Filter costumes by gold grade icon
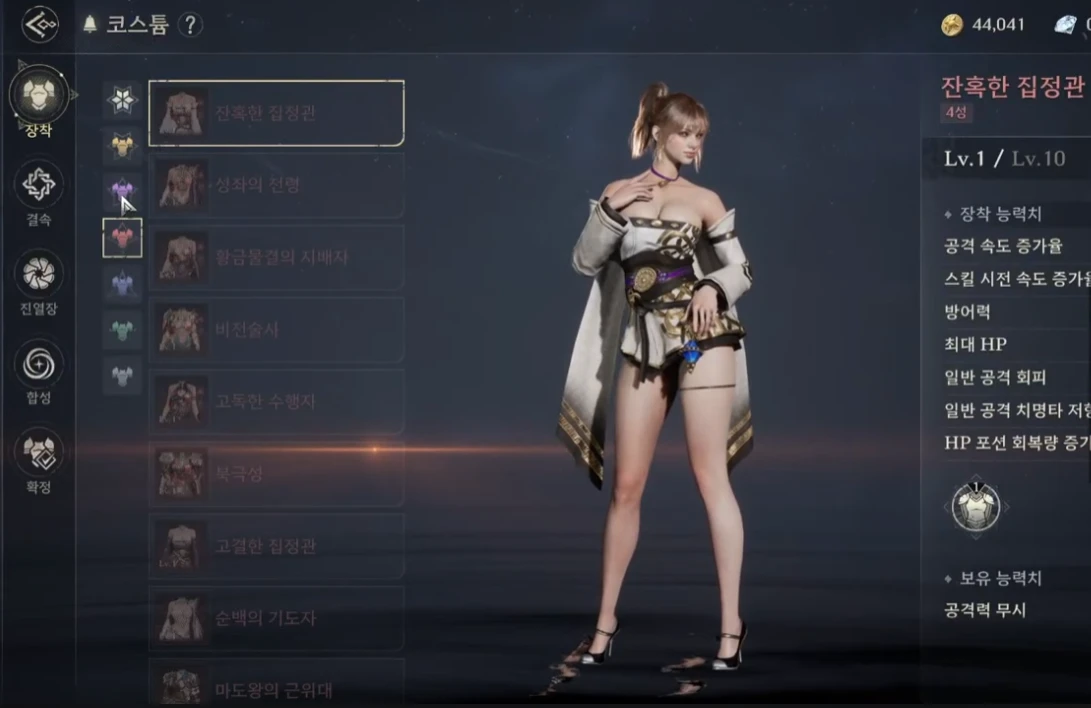 tap(122, 146)
